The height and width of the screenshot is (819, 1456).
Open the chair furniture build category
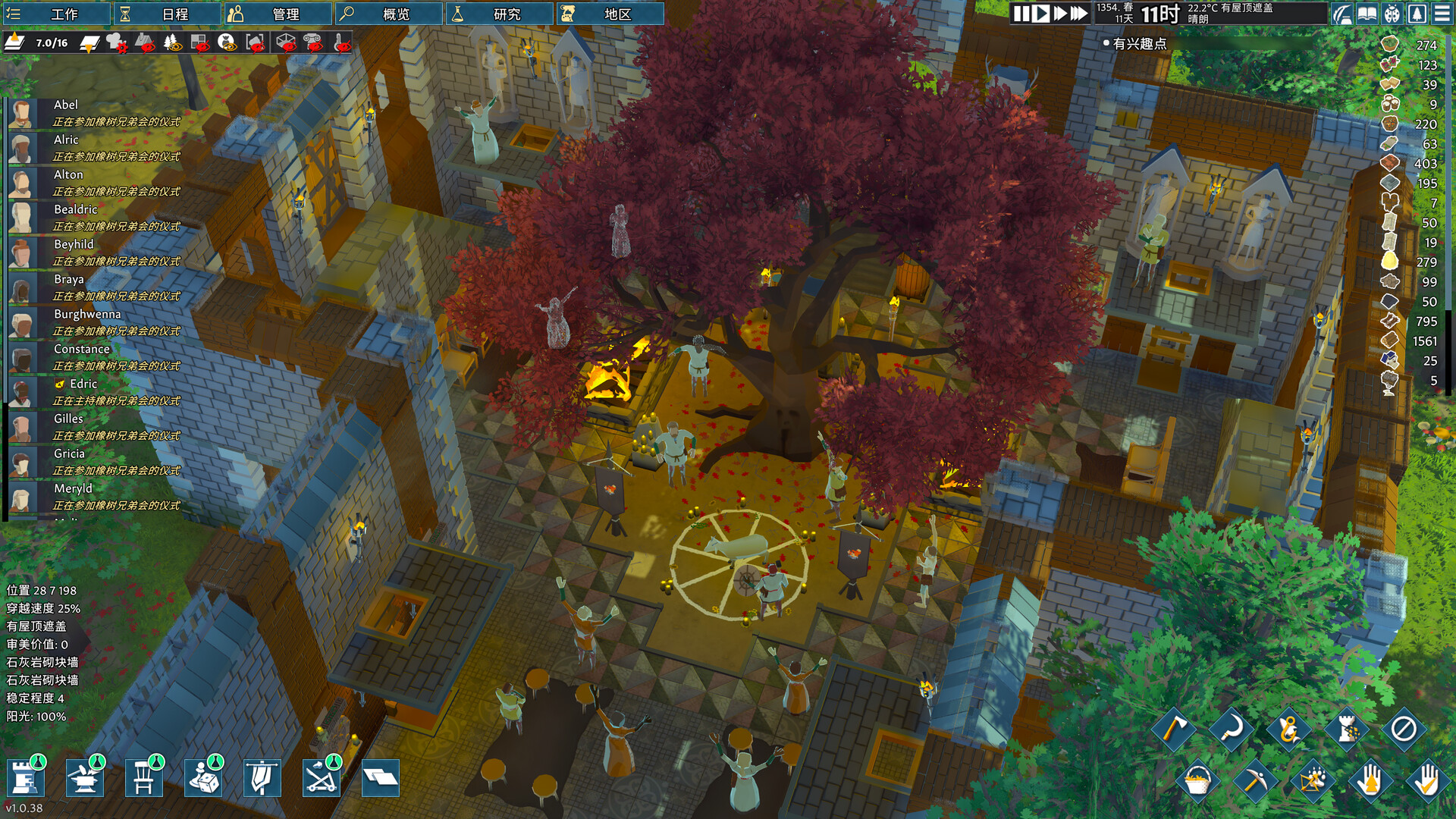click(143, 777)
